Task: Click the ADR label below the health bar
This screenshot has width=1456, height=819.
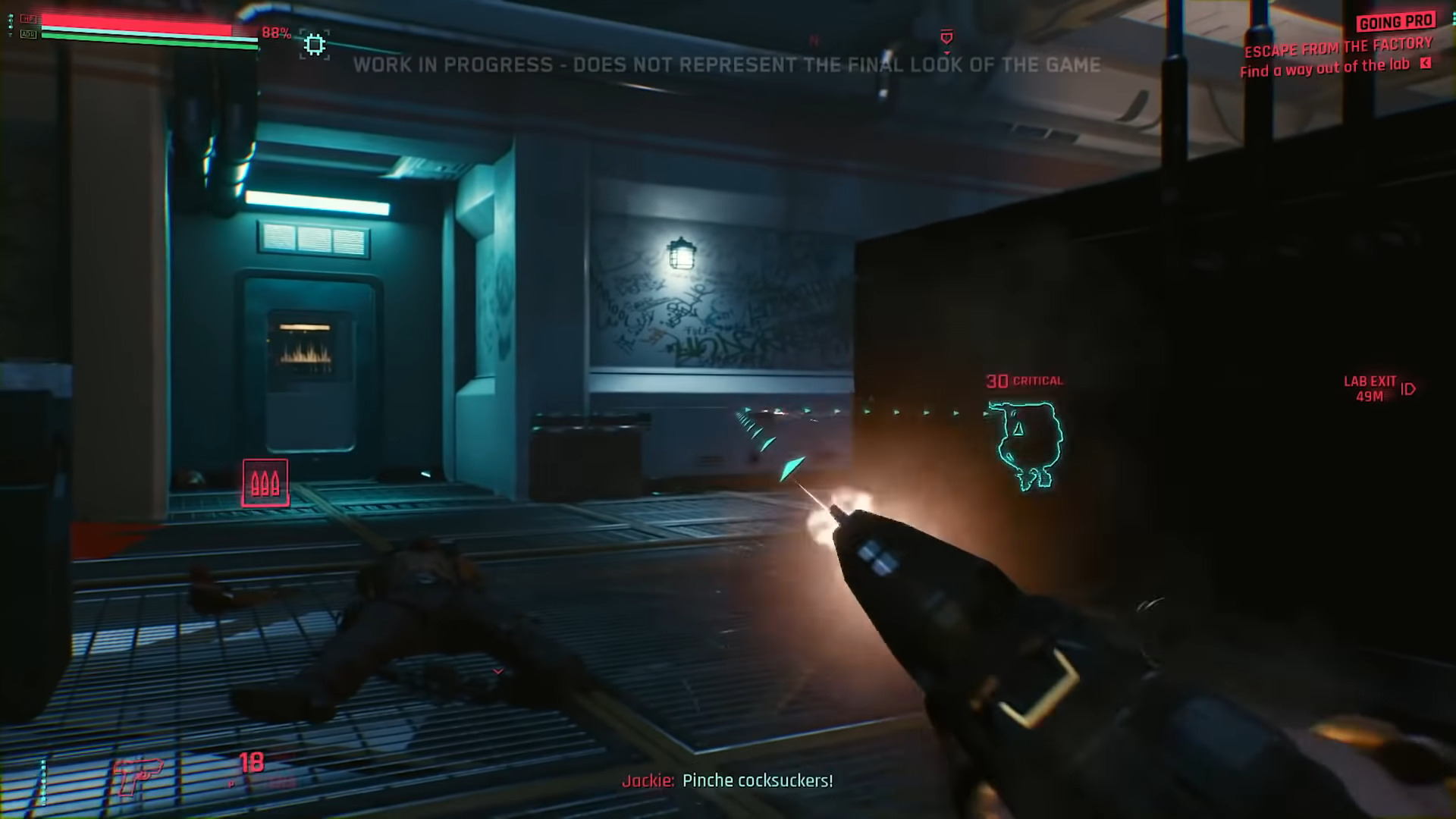Action: coord(29,34)
